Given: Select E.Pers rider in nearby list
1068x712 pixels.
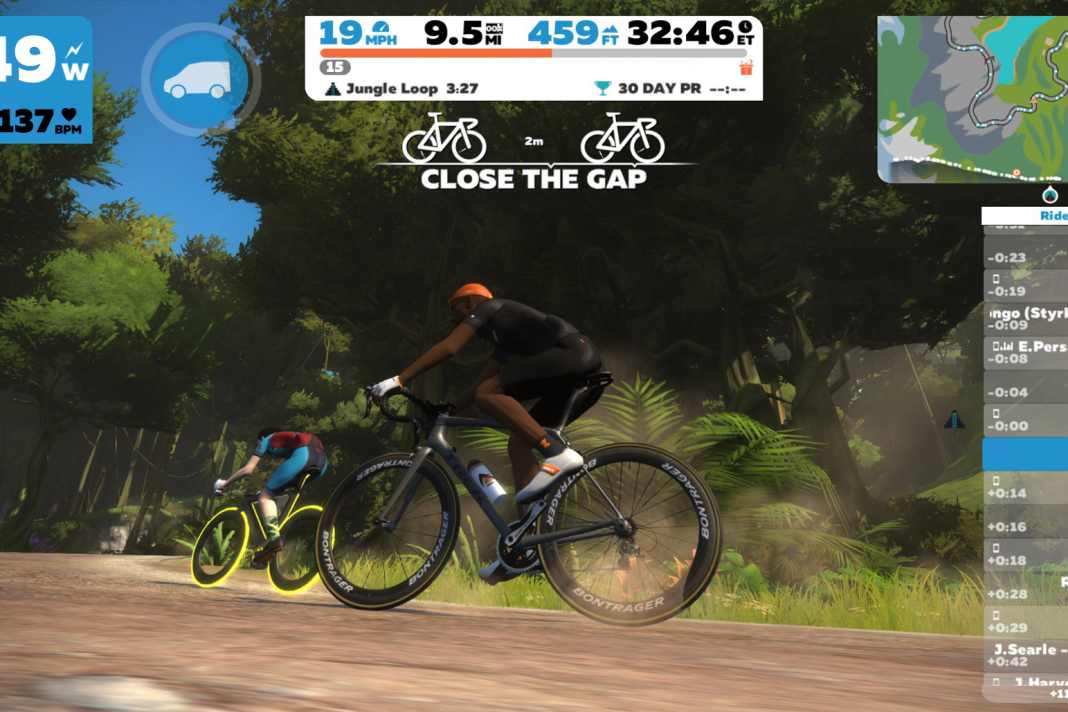Looking at the screenshot, I should [x=1027, y=351].
